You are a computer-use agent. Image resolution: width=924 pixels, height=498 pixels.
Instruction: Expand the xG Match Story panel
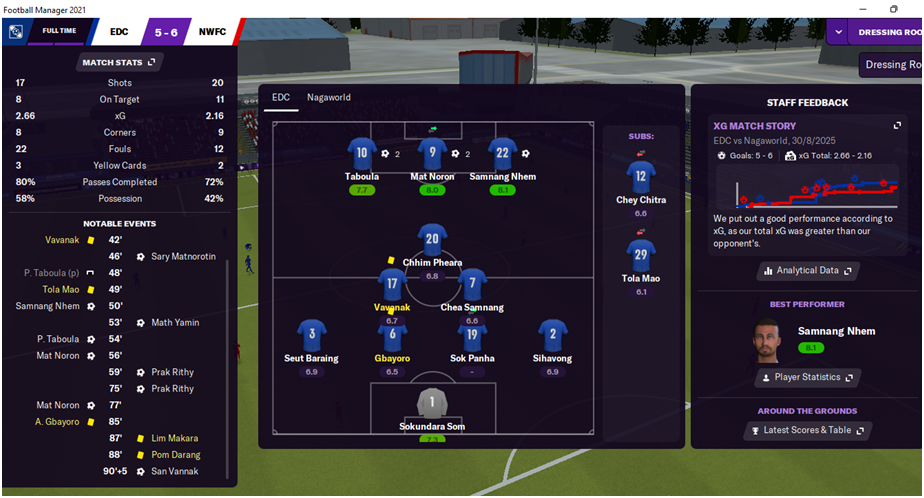click(897, 126)
